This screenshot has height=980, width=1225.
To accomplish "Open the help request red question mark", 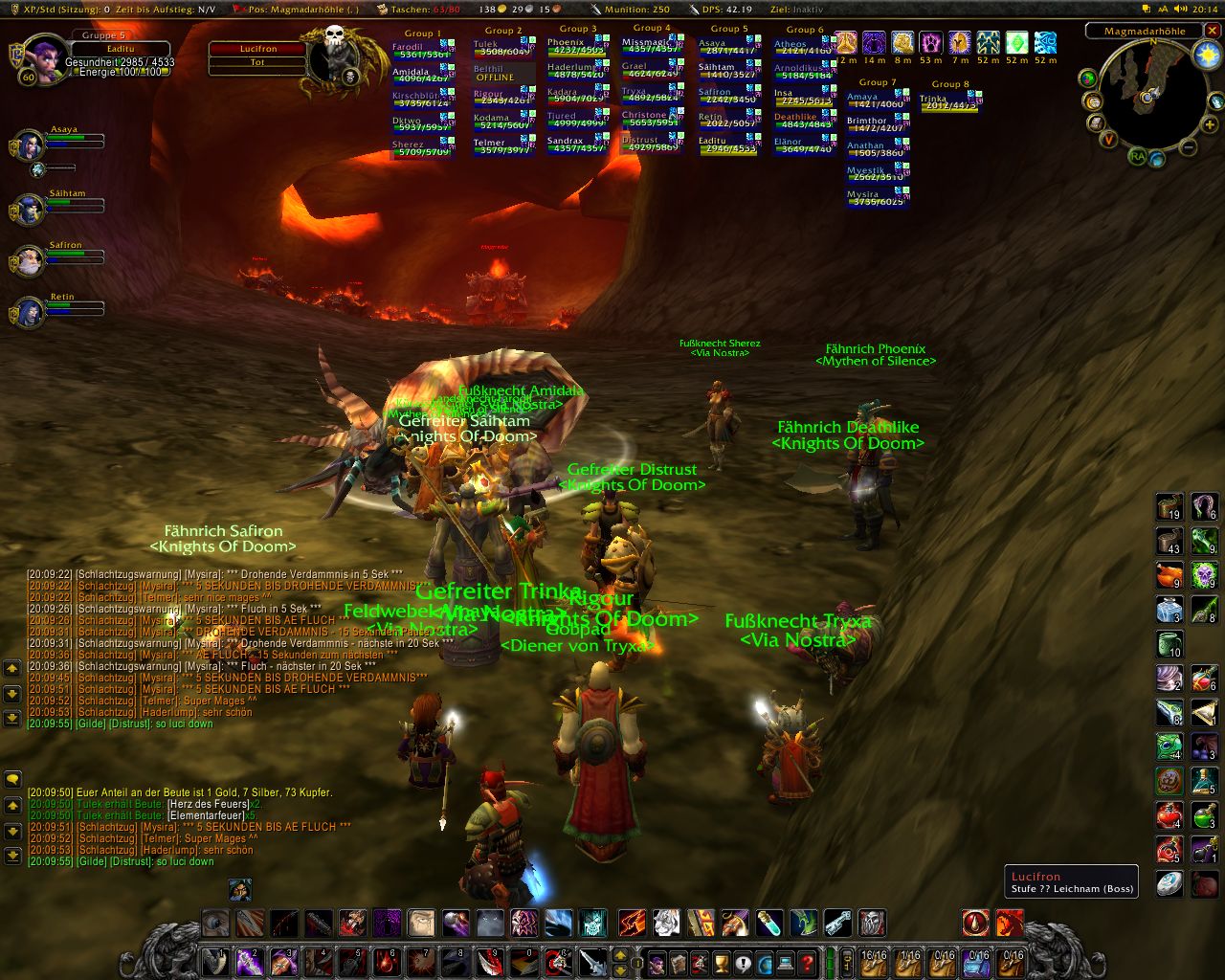I will point(807,961).
